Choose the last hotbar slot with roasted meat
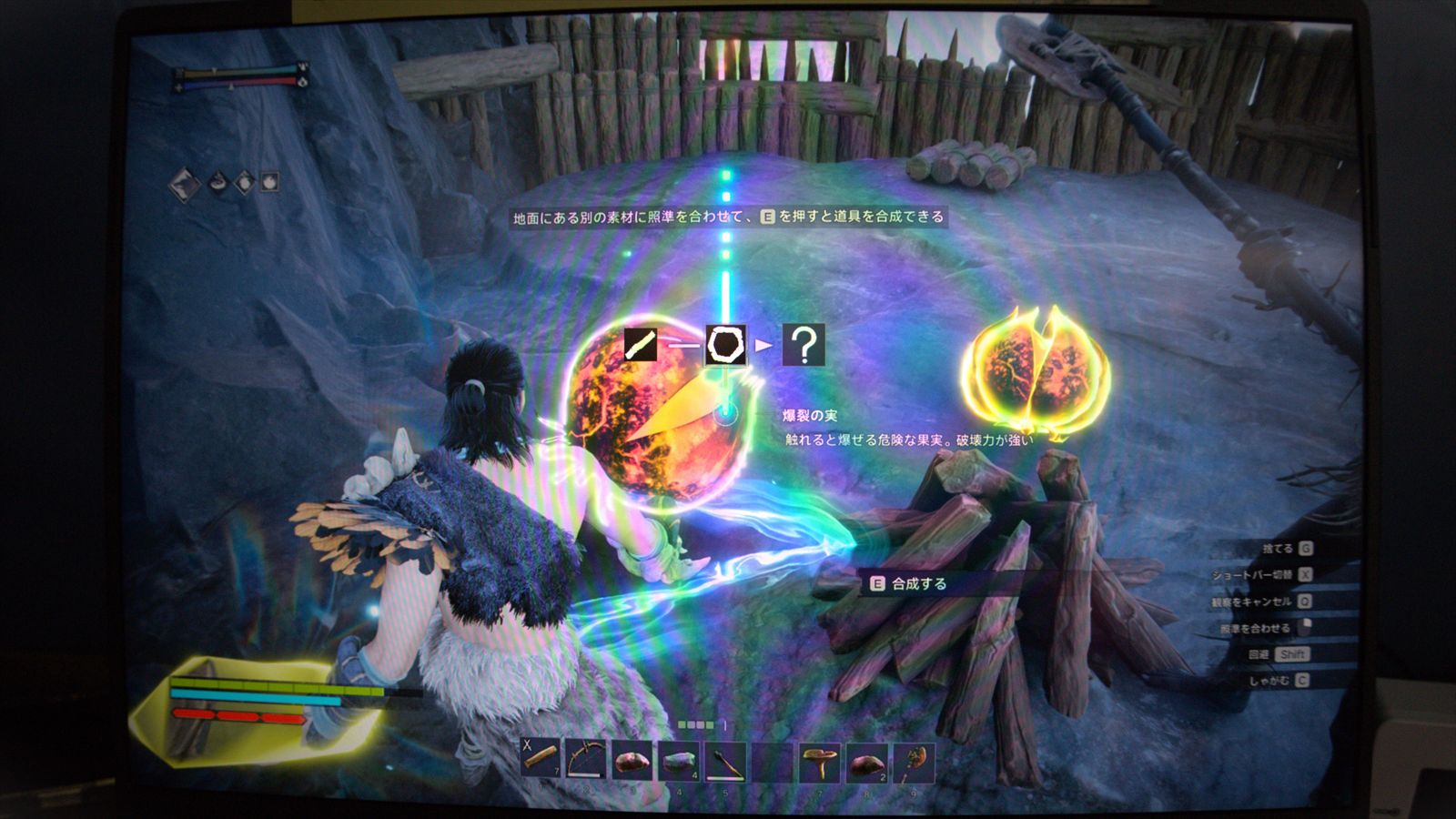Viewport: 1456px width, 819px height. pos(914,762)
